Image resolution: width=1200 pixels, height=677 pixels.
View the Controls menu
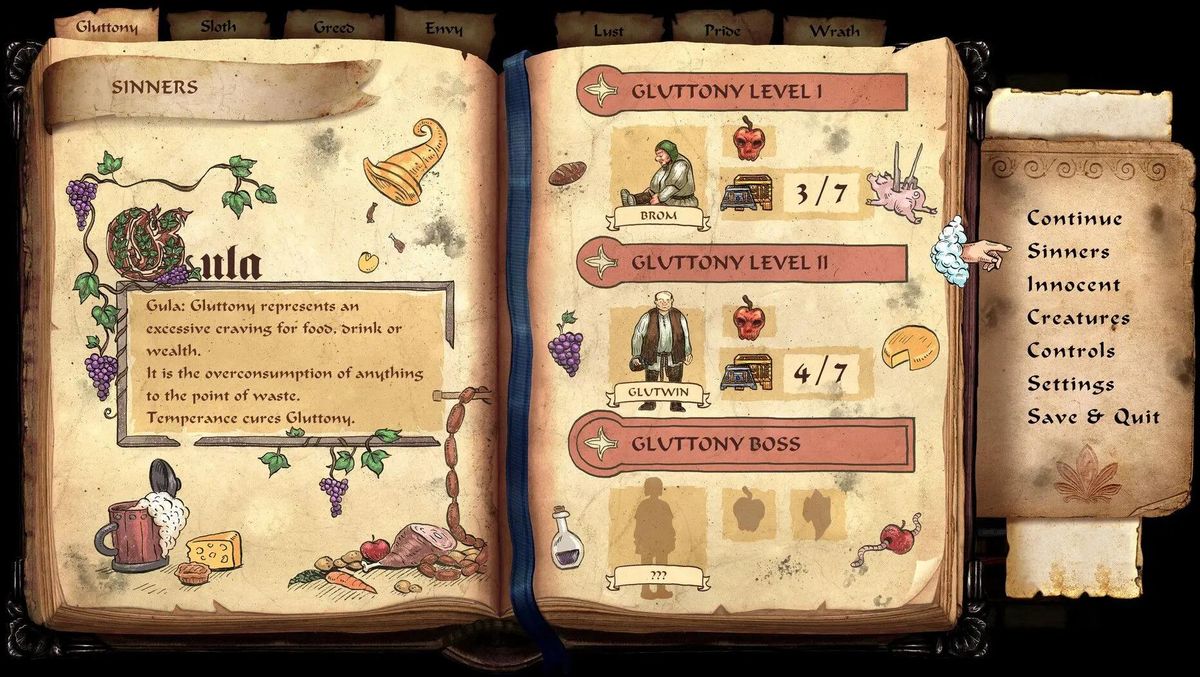pos(1071,351)
